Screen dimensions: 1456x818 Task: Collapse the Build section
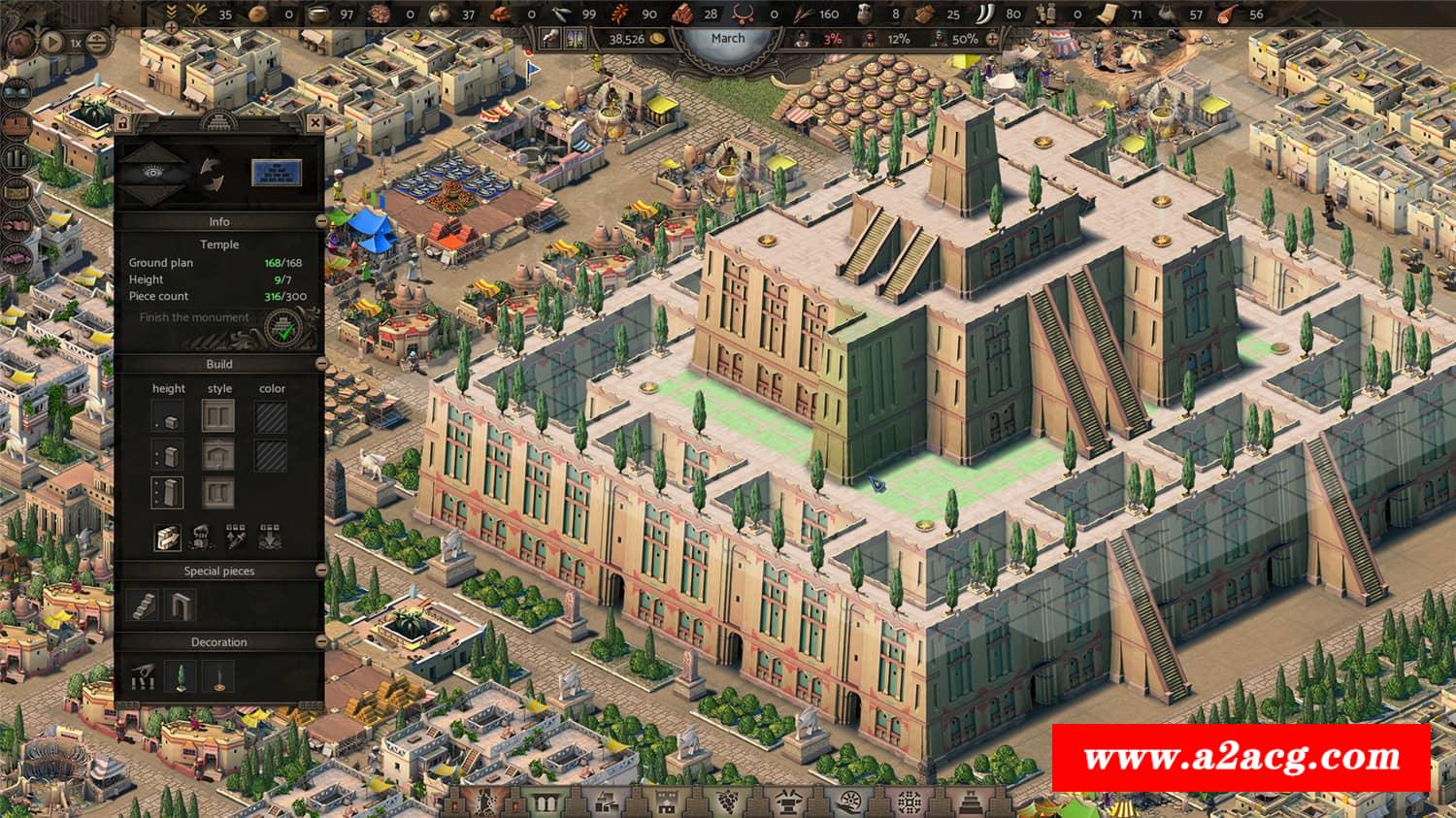[x=321, y=364]
